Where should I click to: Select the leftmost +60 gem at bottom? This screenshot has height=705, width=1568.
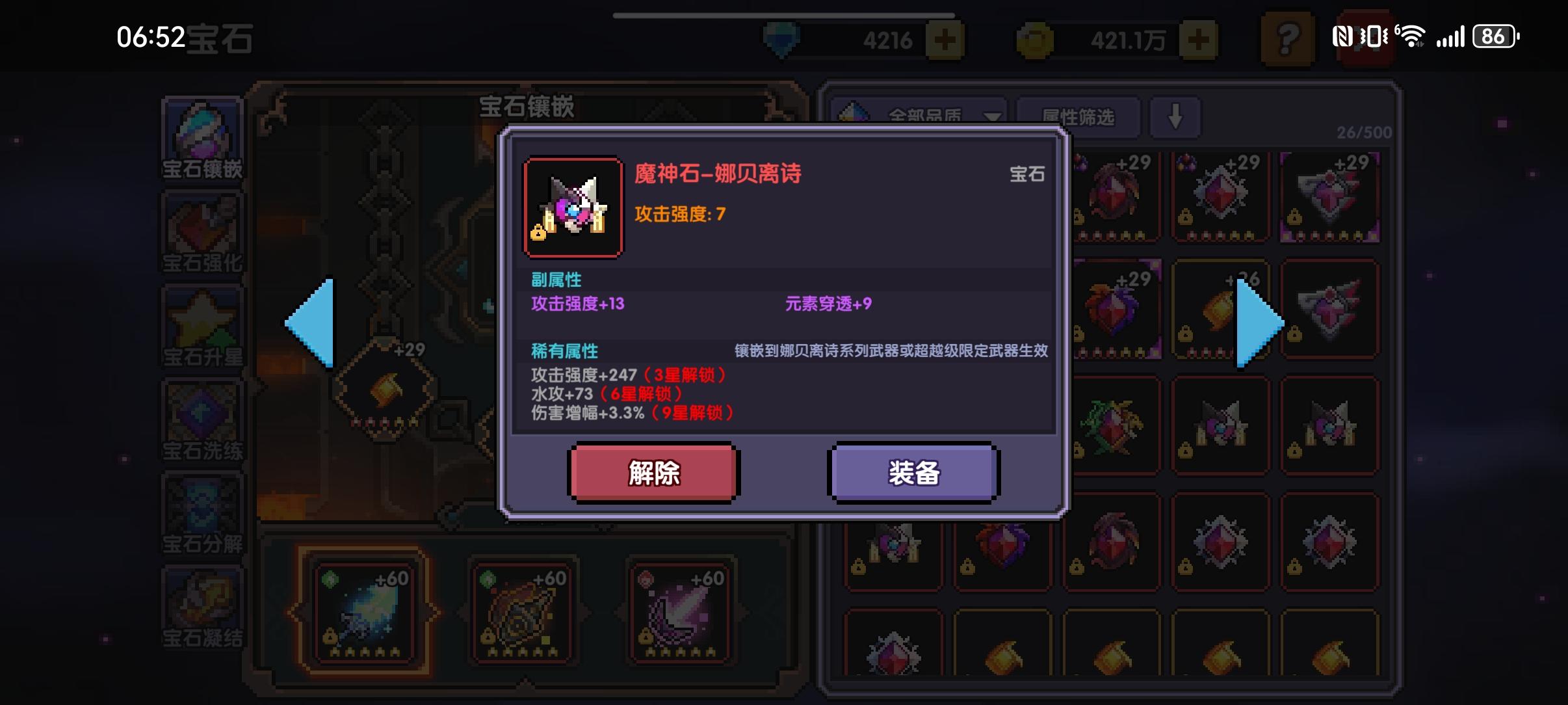(x=364, y=611)
